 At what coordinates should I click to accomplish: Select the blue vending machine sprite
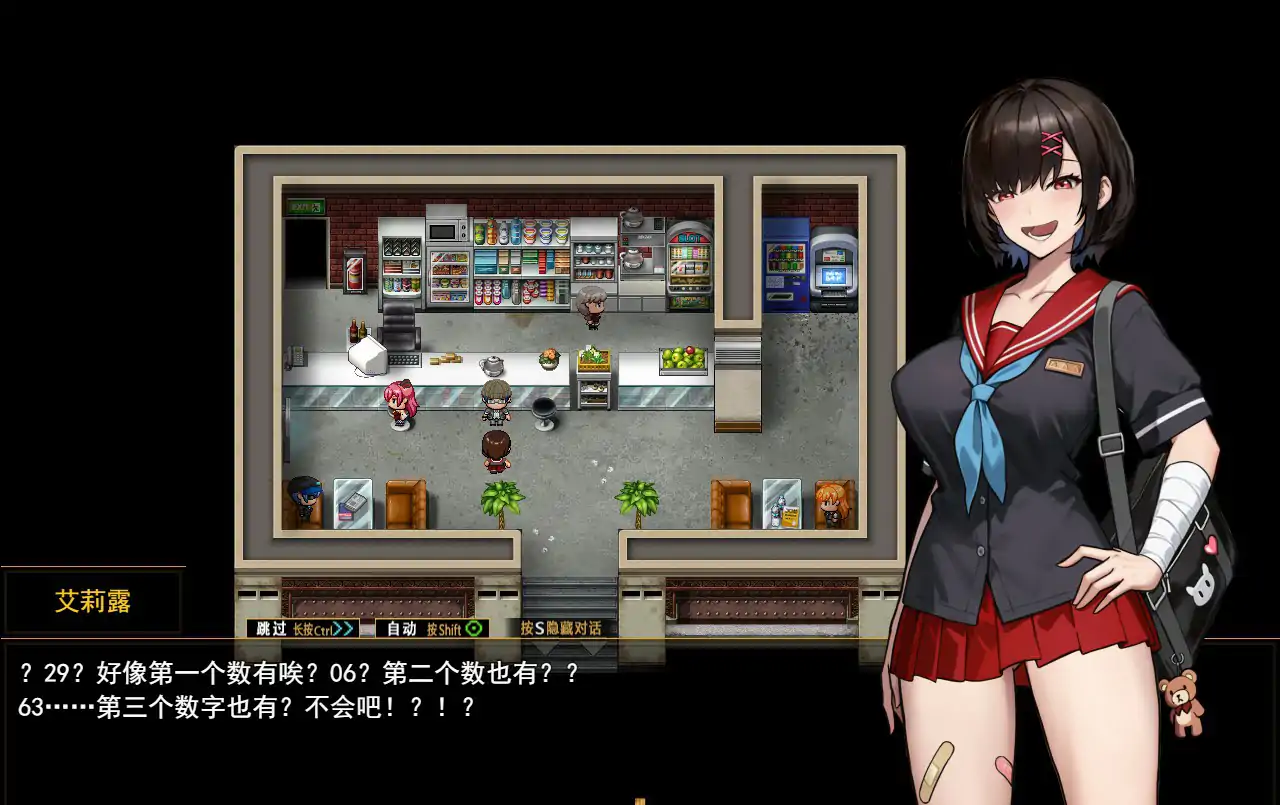pyautogui.click(x=787, y=265)
